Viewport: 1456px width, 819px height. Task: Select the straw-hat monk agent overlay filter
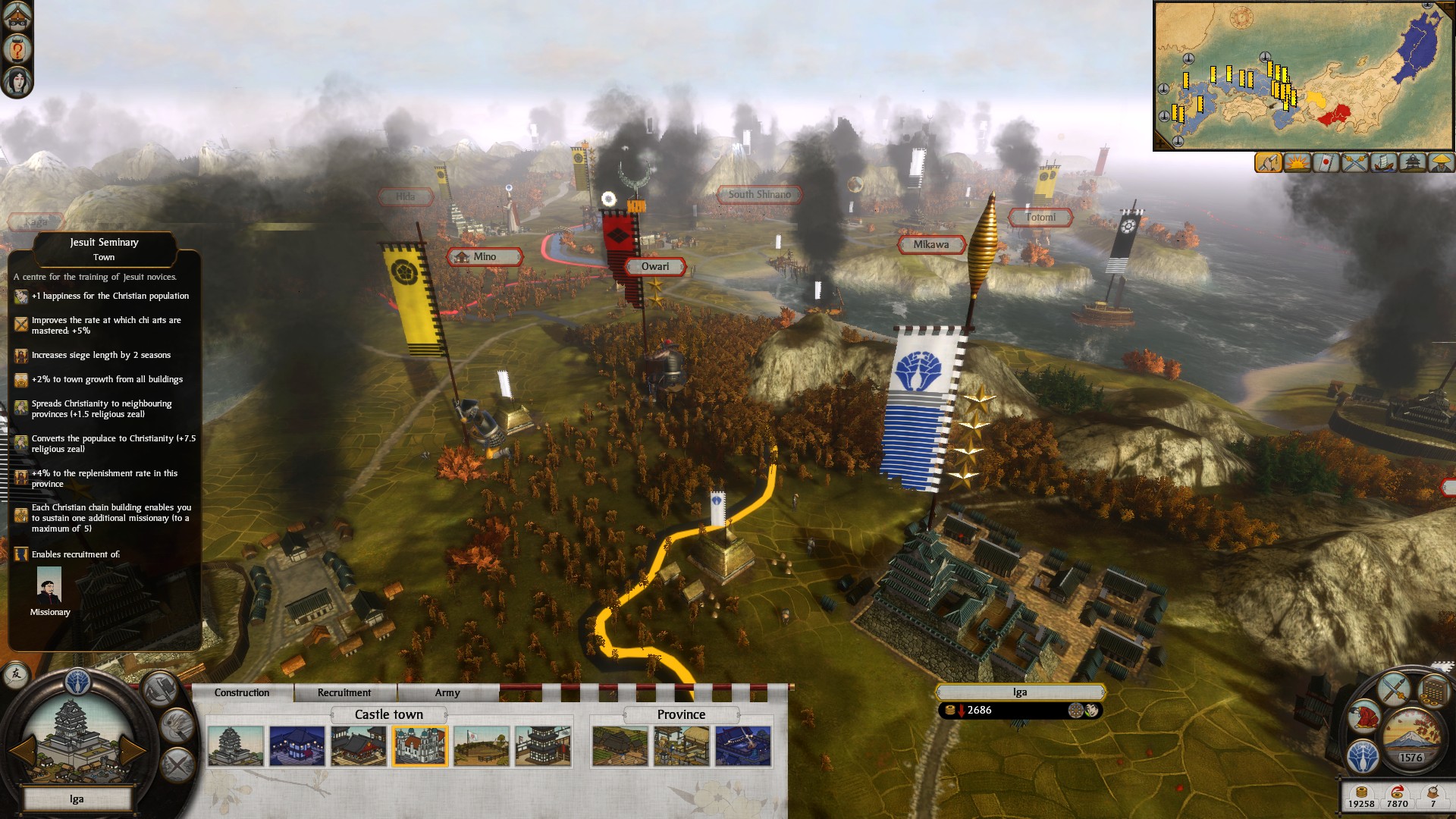click(1442, 163)
